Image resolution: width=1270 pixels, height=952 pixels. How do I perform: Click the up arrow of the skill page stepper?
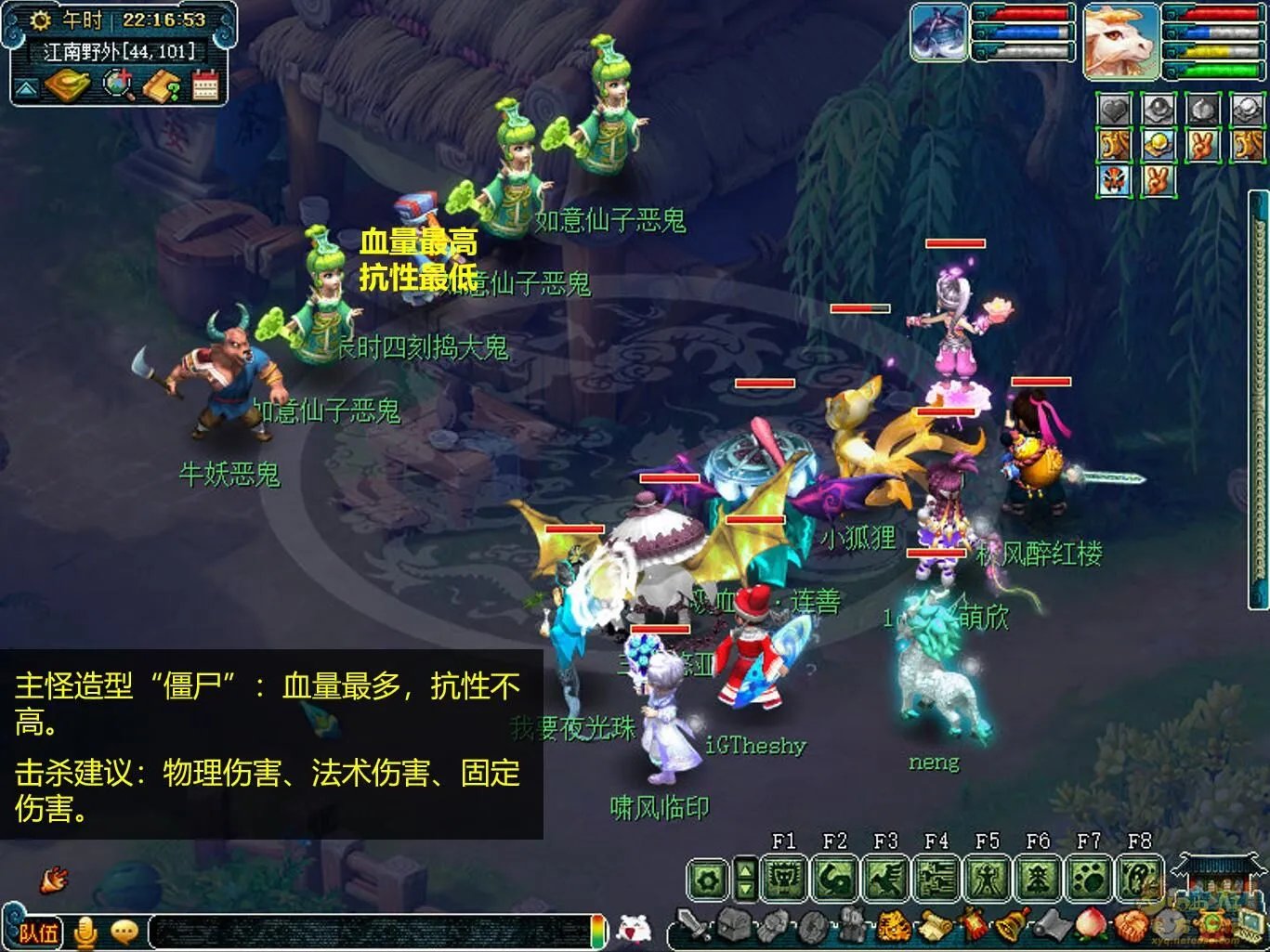[x=744, y=869]
